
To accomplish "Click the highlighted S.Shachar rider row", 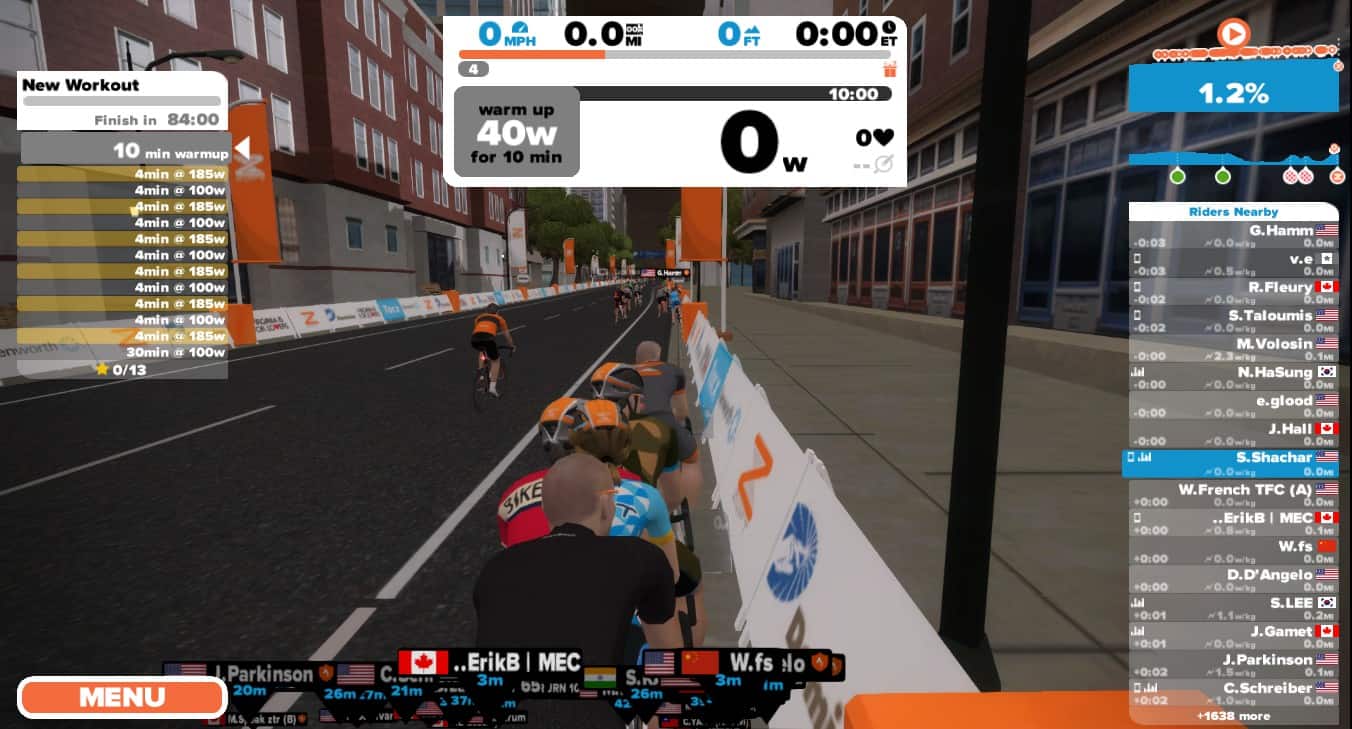I will pos(1233,462).
